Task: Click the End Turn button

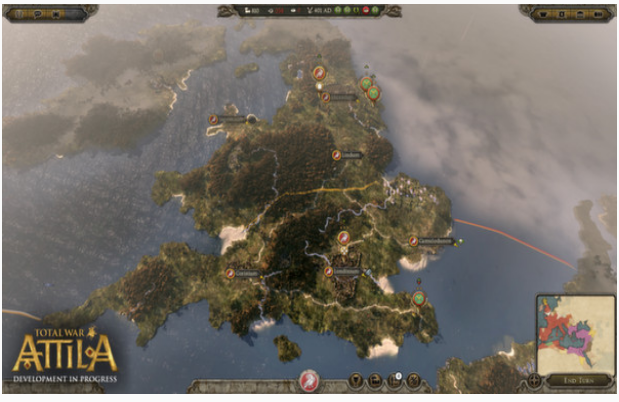Action: 578,382
